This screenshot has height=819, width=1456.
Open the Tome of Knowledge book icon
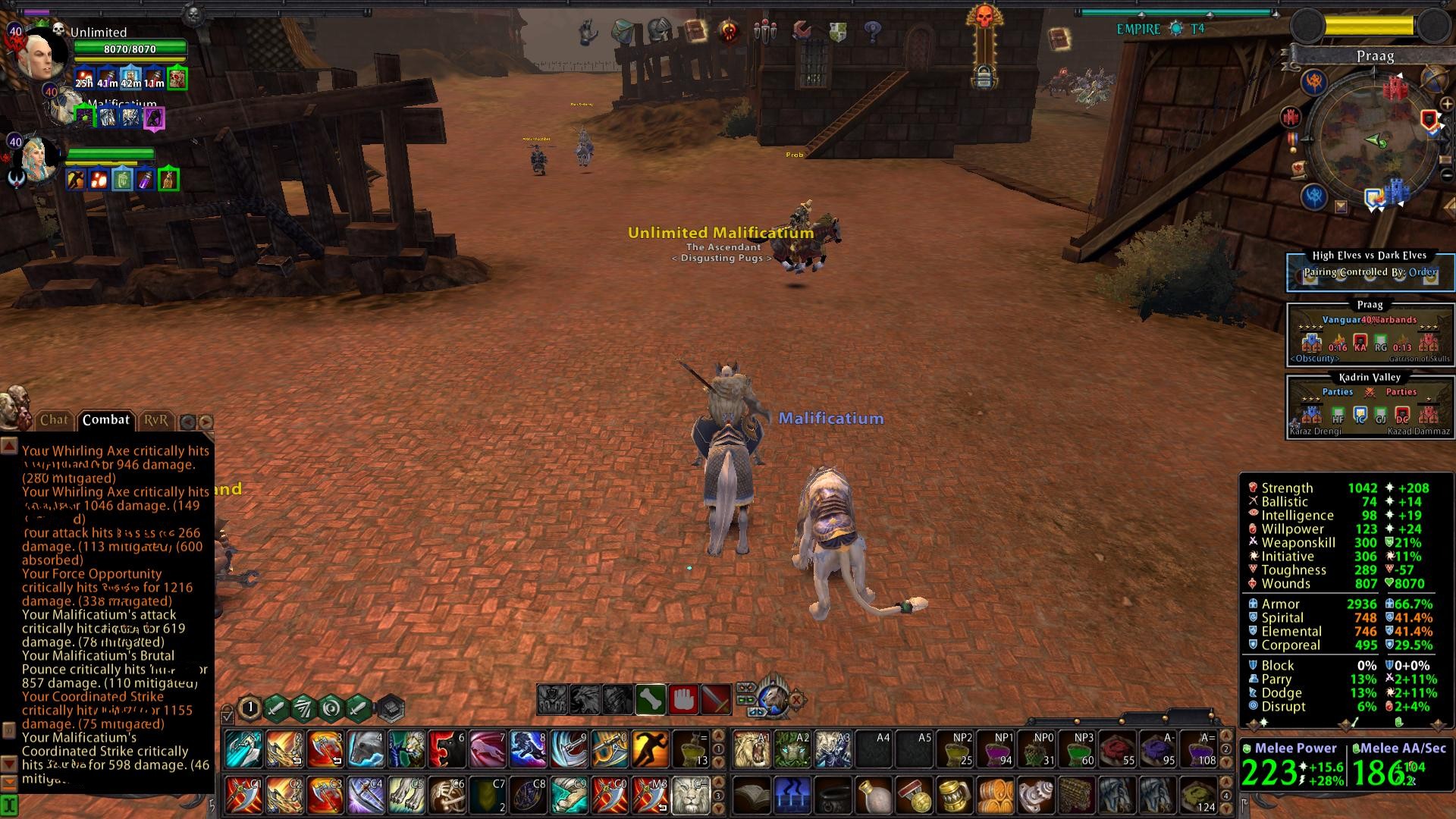pos(695,31)
